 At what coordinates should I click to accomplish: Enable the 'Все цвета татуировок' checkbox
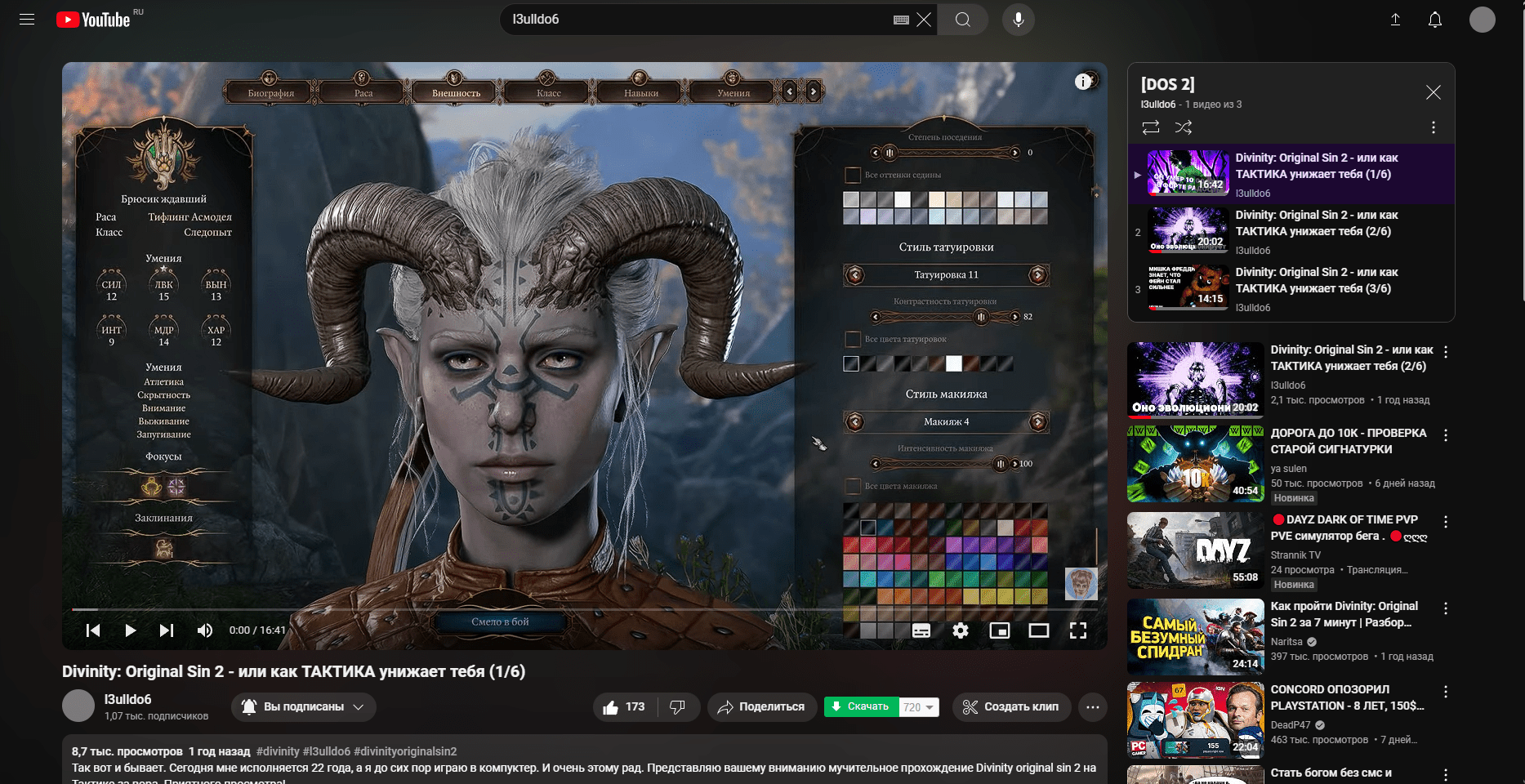pos(853,339)
